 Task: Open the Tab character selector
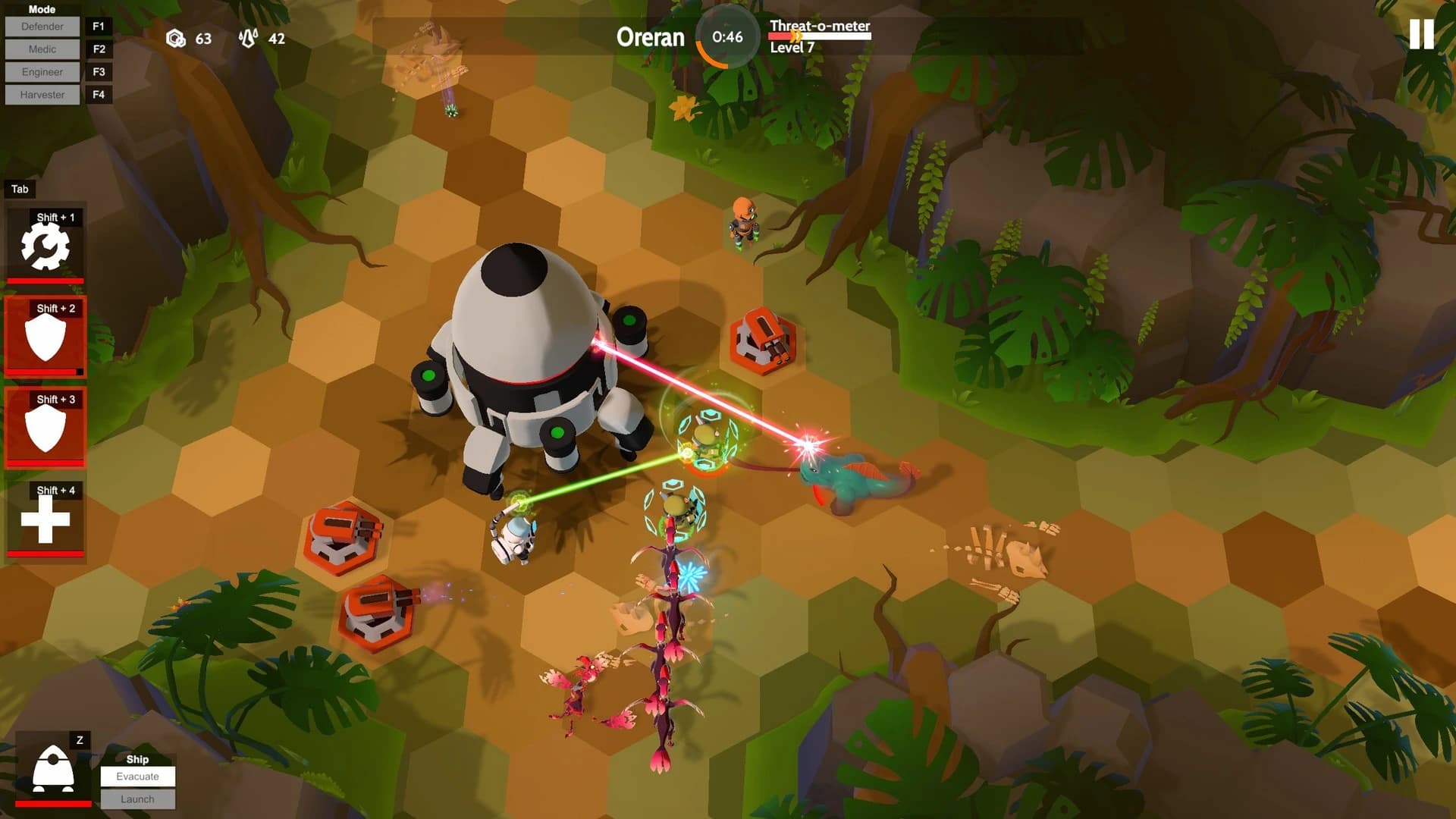20,189
